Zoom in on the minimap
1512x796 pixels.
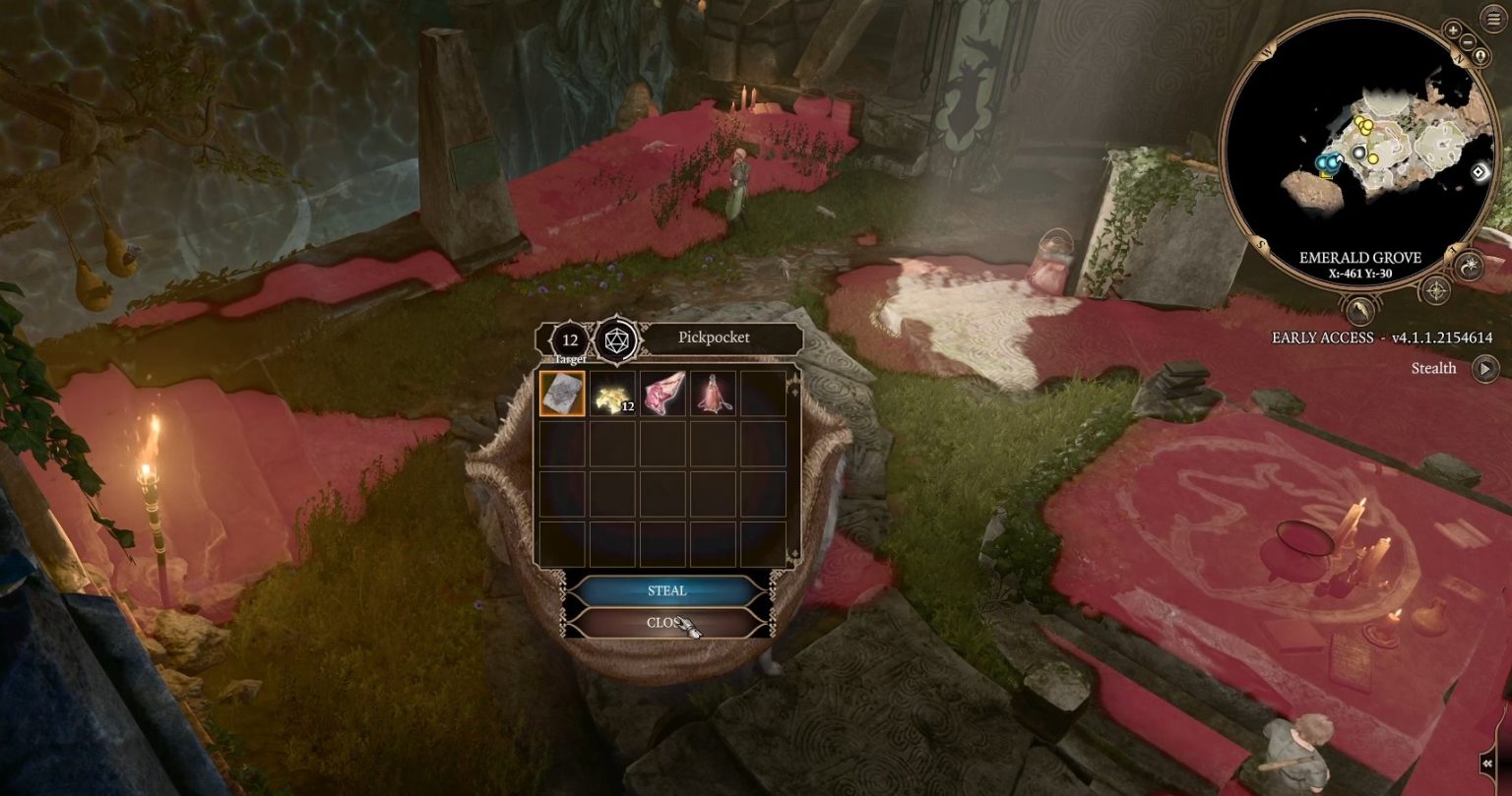[x=1452, y=31]
